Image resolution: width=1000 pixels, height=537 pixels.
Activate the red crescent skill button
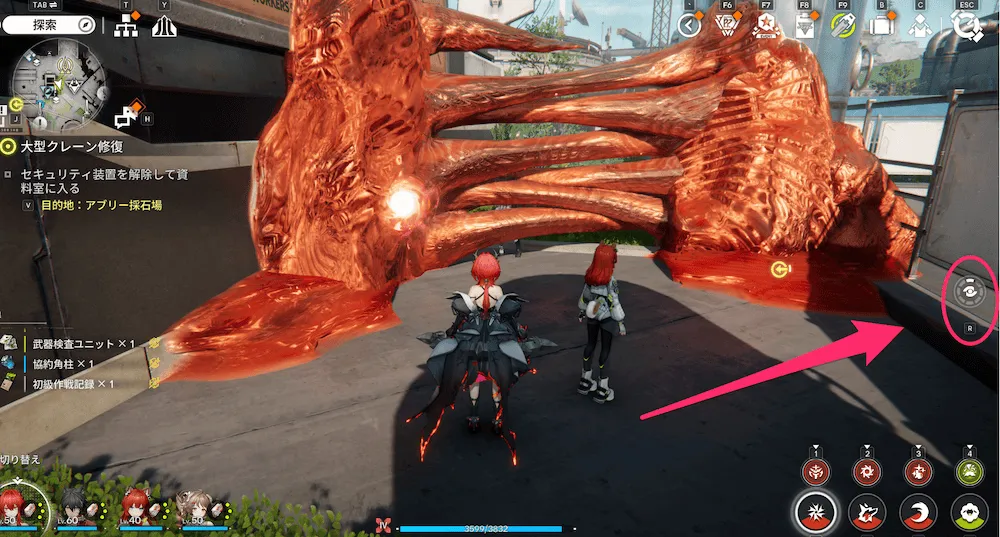pyautogui.click(x=918, y=514)
